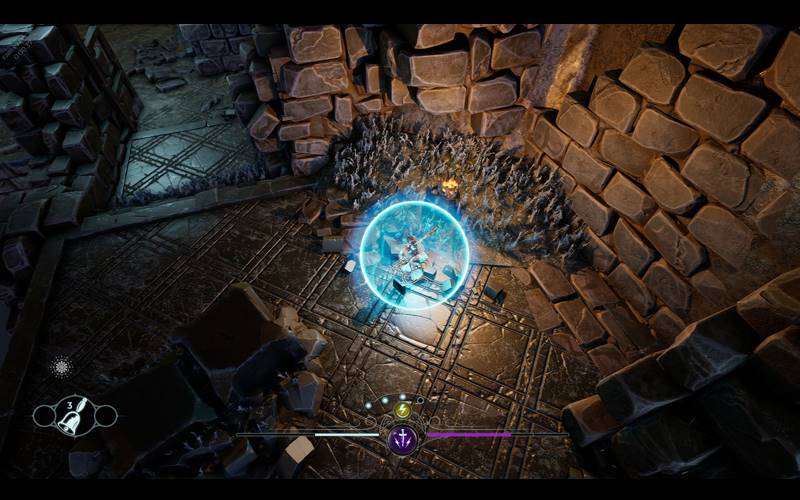The width and height of the screenshot is (800, 500).
Task: Click the white sparkle burst icon
Action: pos(61,366)
